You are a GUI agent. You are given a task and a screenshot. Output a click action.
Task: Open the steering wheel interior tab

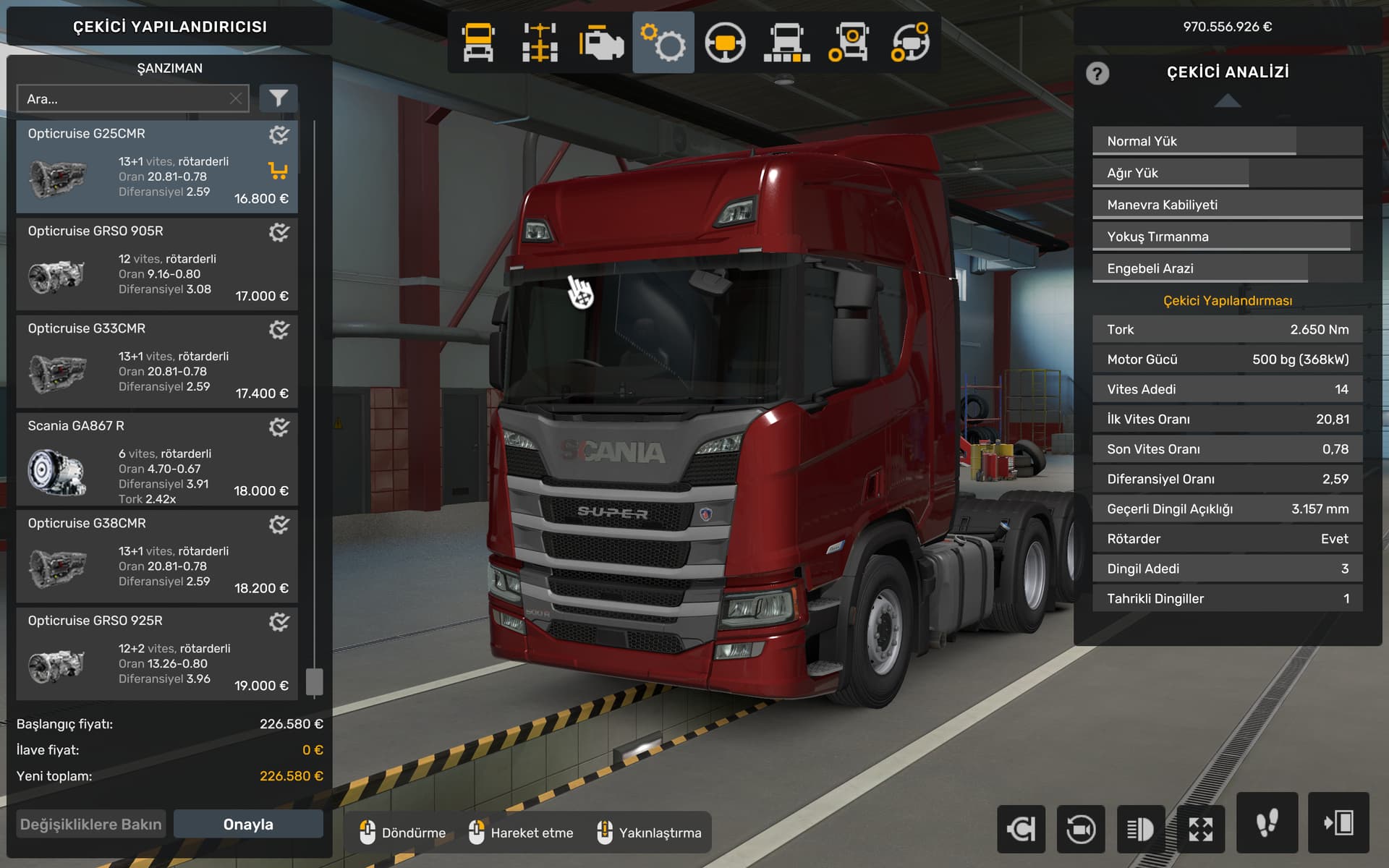[x=725, y=43]
